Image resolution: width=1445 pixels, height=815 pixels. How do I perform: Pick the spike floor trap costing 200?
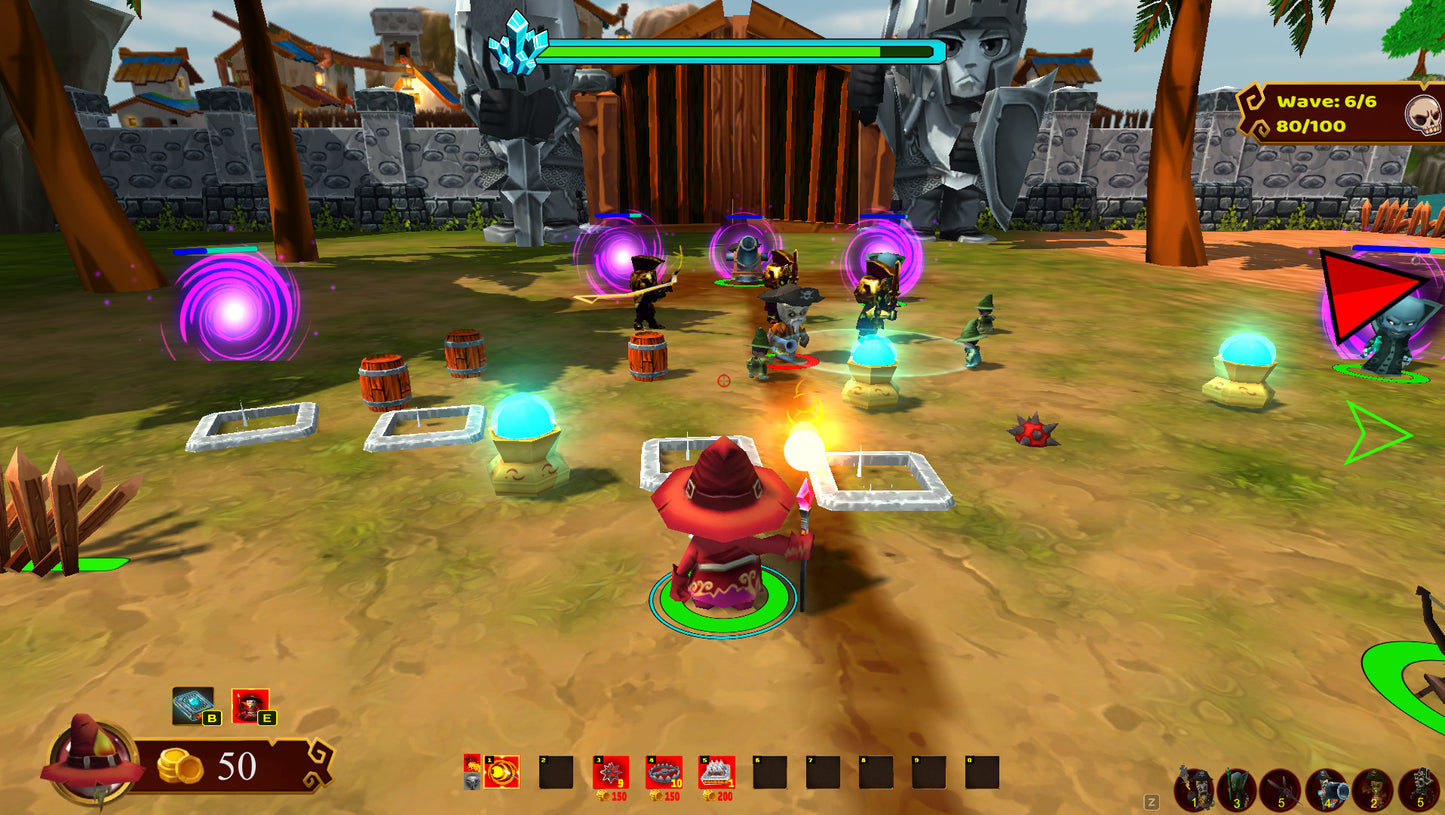pyautogui.click(x=717, y=773)
